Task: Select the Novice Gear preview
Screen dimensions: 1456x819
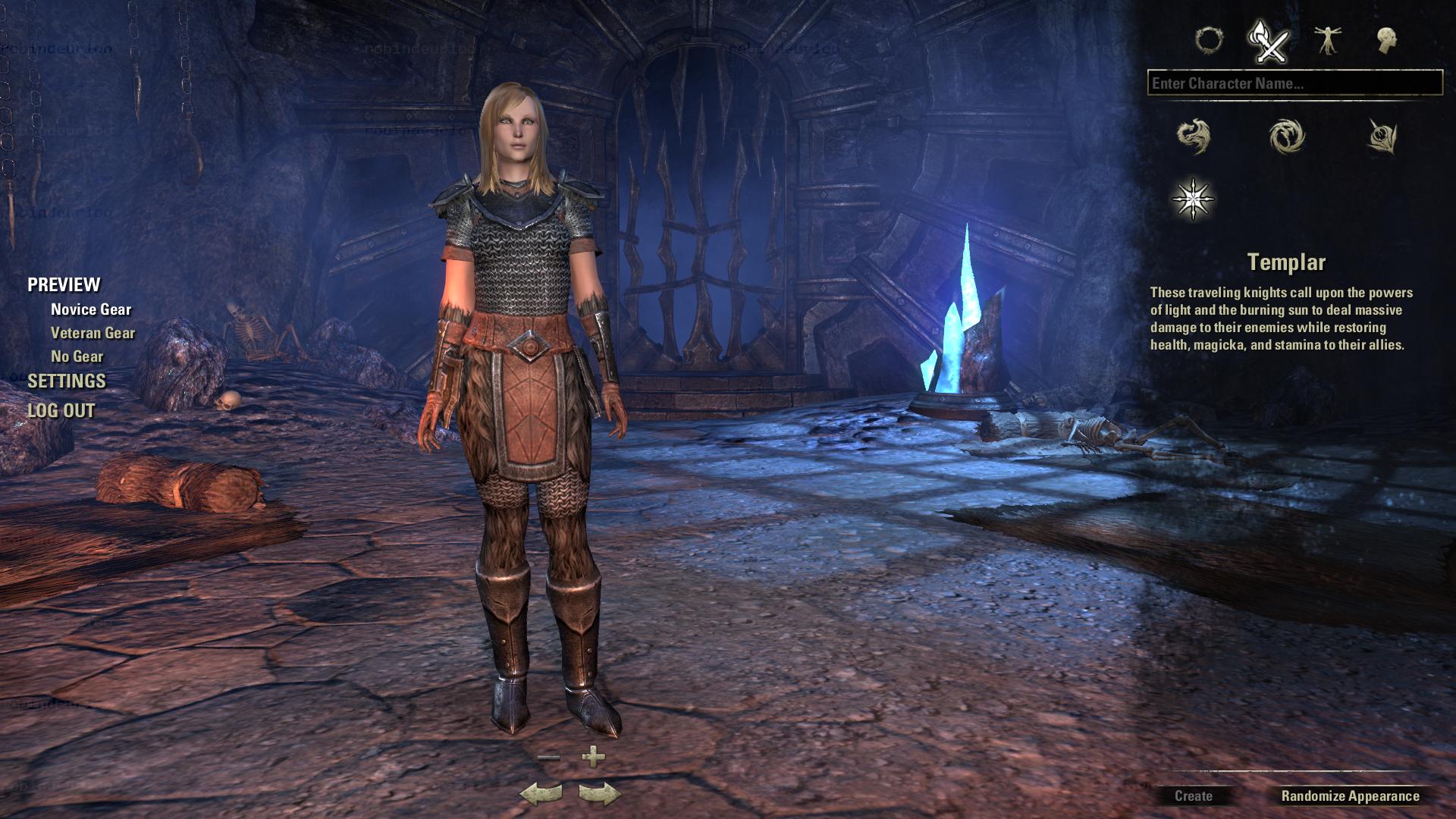Action: point(91,309)
